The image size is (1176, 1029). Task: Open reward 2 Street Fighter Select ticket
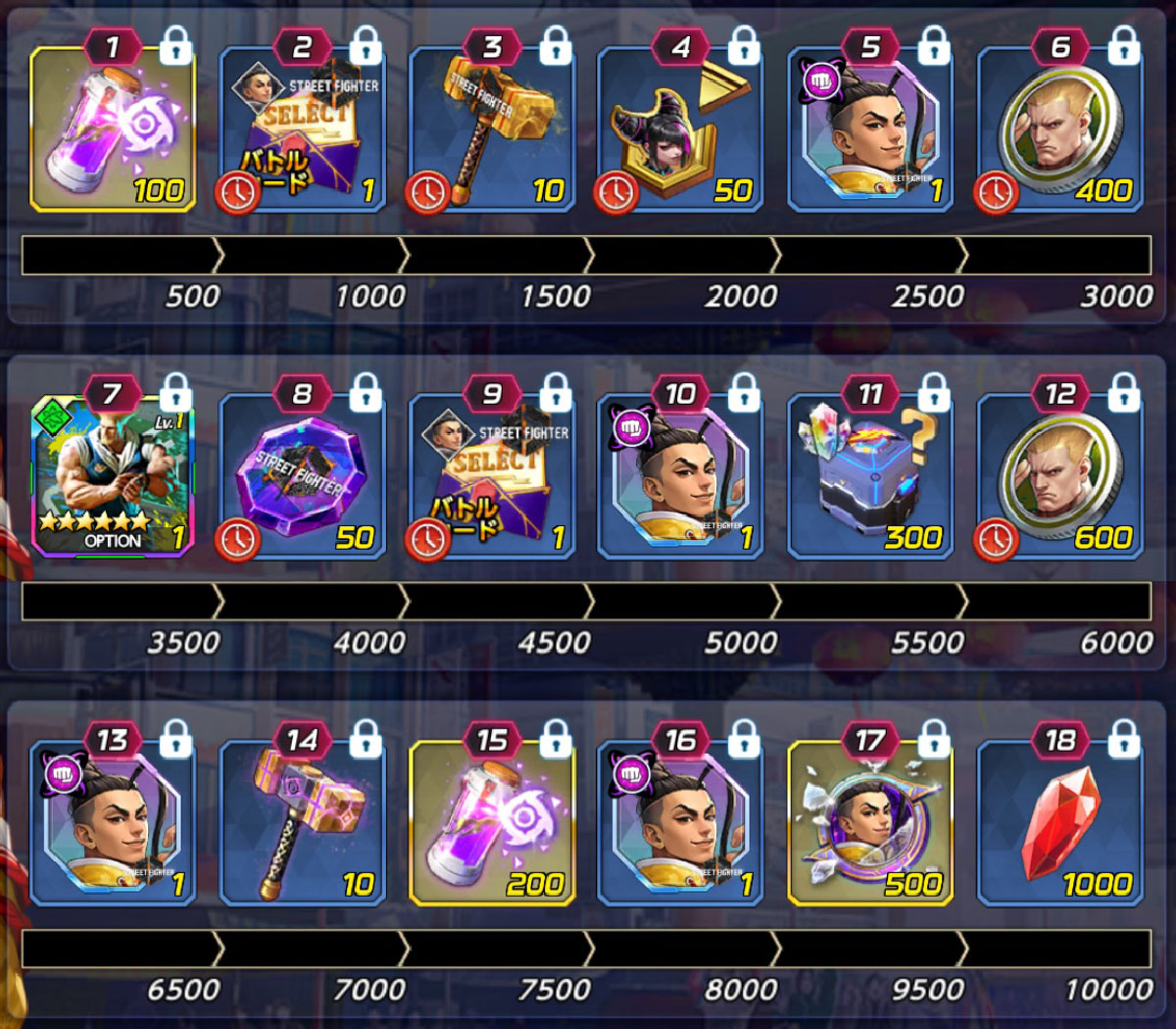click(x=302, y=129)
